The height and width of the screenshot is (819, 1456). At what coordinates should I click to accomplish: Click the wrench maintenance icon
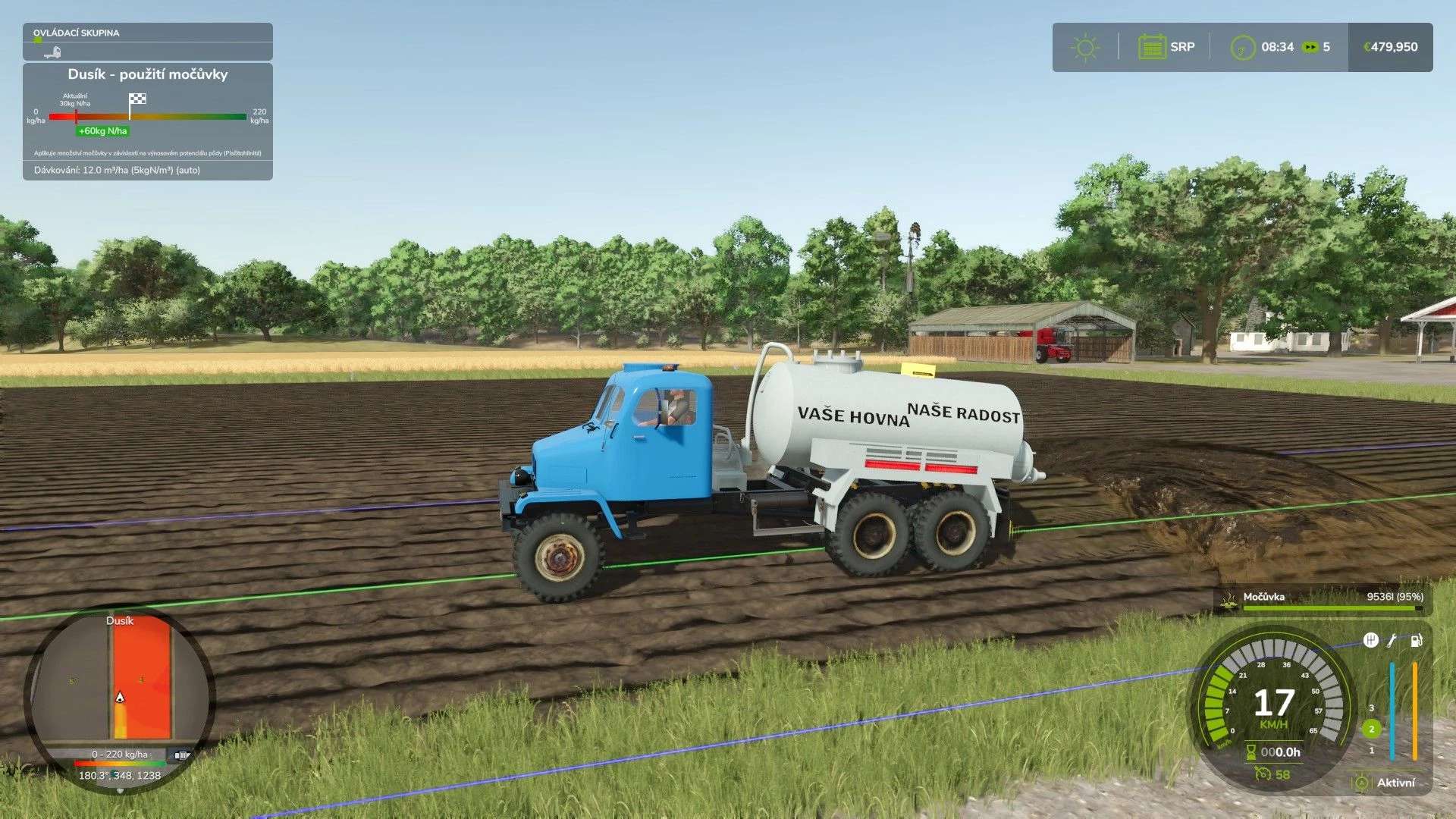[x=1392, y=640]
